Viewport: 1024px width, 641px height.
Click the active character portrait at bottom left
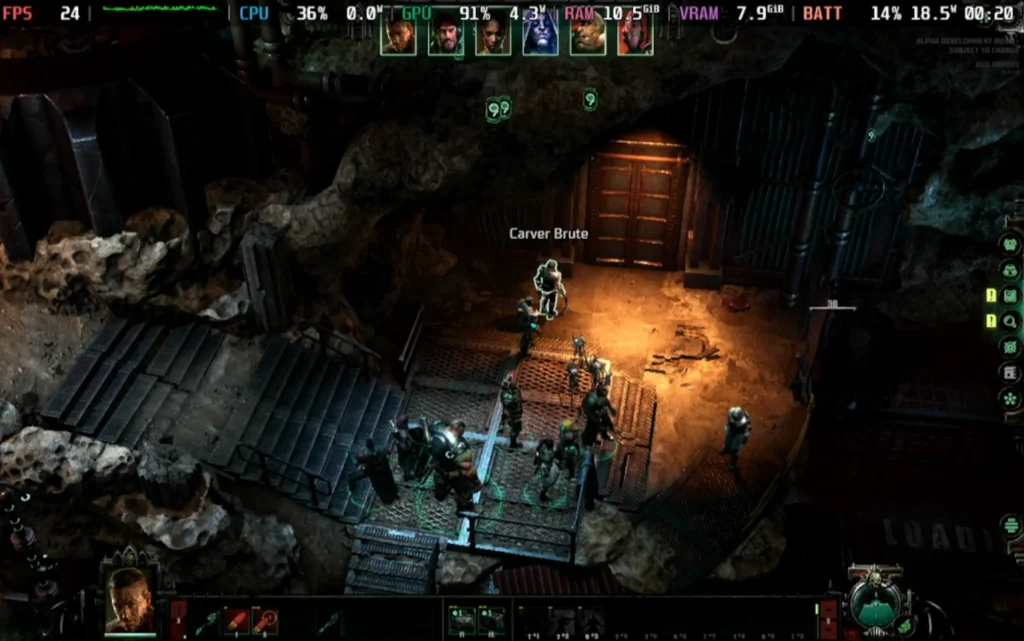(130, 601)
